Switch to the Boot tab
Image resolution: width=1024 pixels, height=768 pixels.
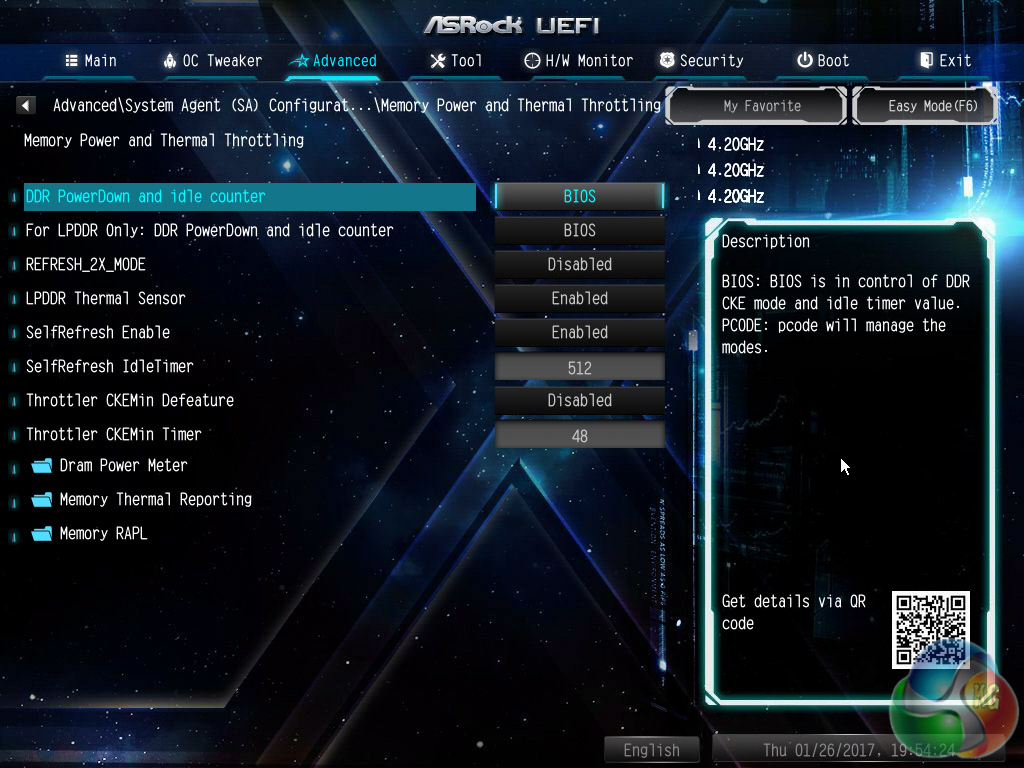(x=823, y=61)
